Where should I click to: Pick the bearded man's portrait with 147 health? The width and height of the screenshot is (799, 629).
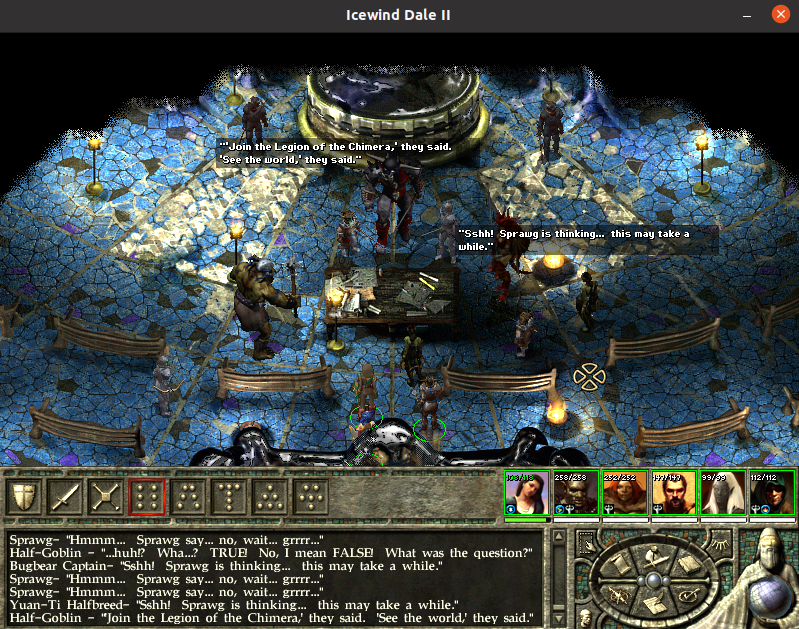(673, 492)
